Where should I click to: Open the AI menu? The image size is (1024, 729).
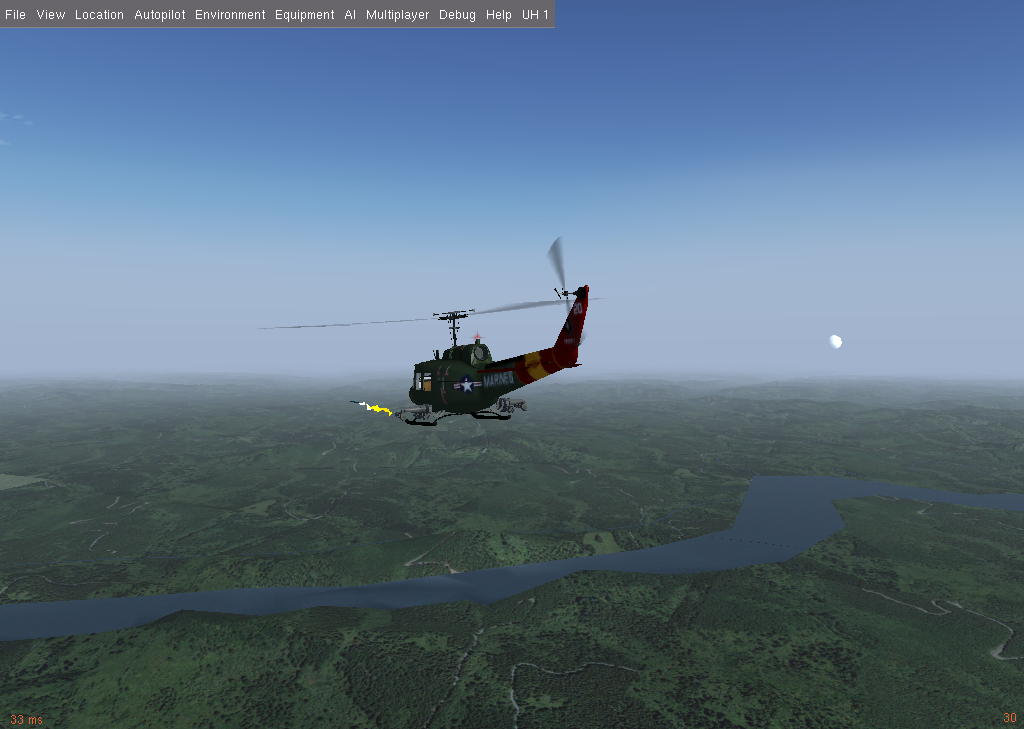[x=350, y=15]
